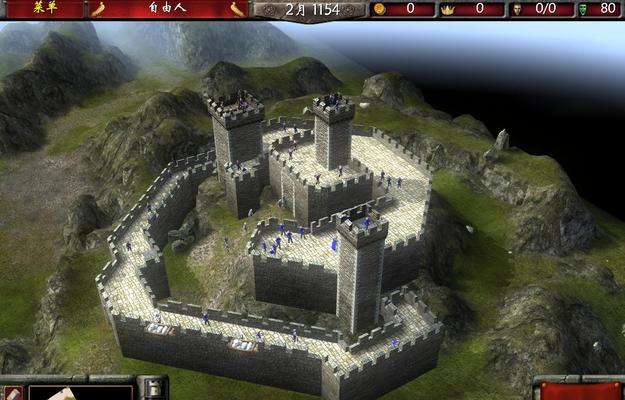This screenshot has width=625, height=400.
Task: Click the eraser icon in bottom-left corner
Action: (x=11, y=392)
